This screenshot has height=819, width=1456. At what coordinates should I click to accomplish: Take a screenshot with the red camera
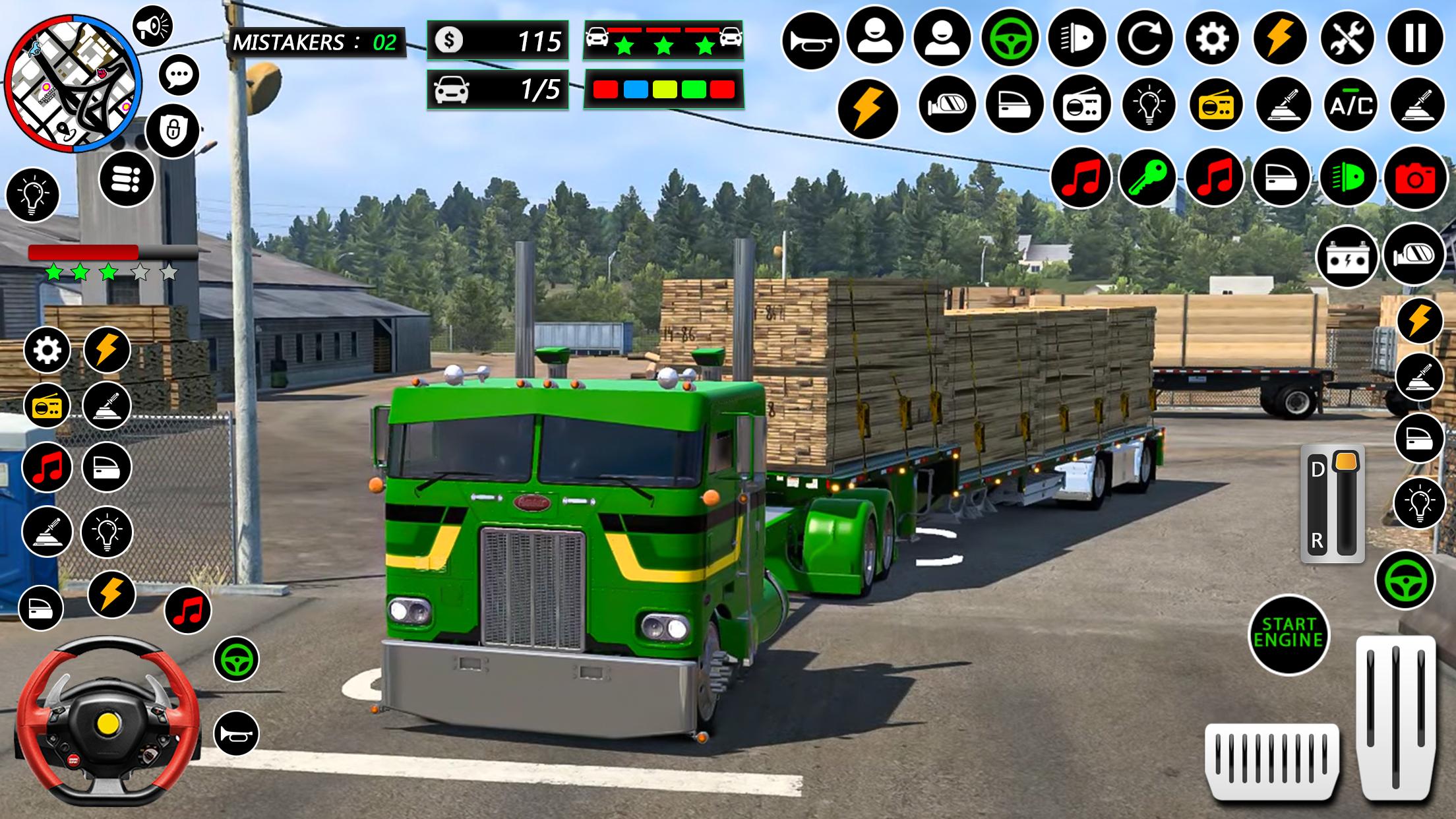pyautogui.click(x=1415, y=178)
